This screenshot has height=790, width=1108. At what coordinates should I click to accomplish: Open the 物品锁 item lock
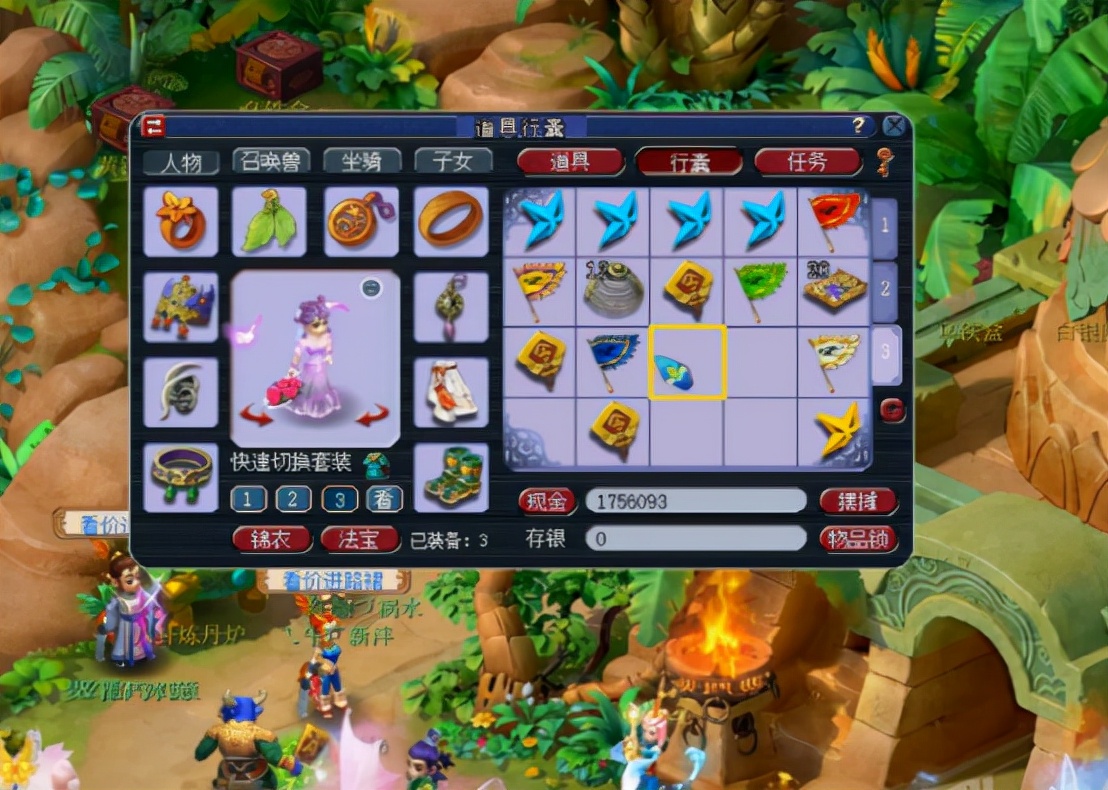point(858,539)
